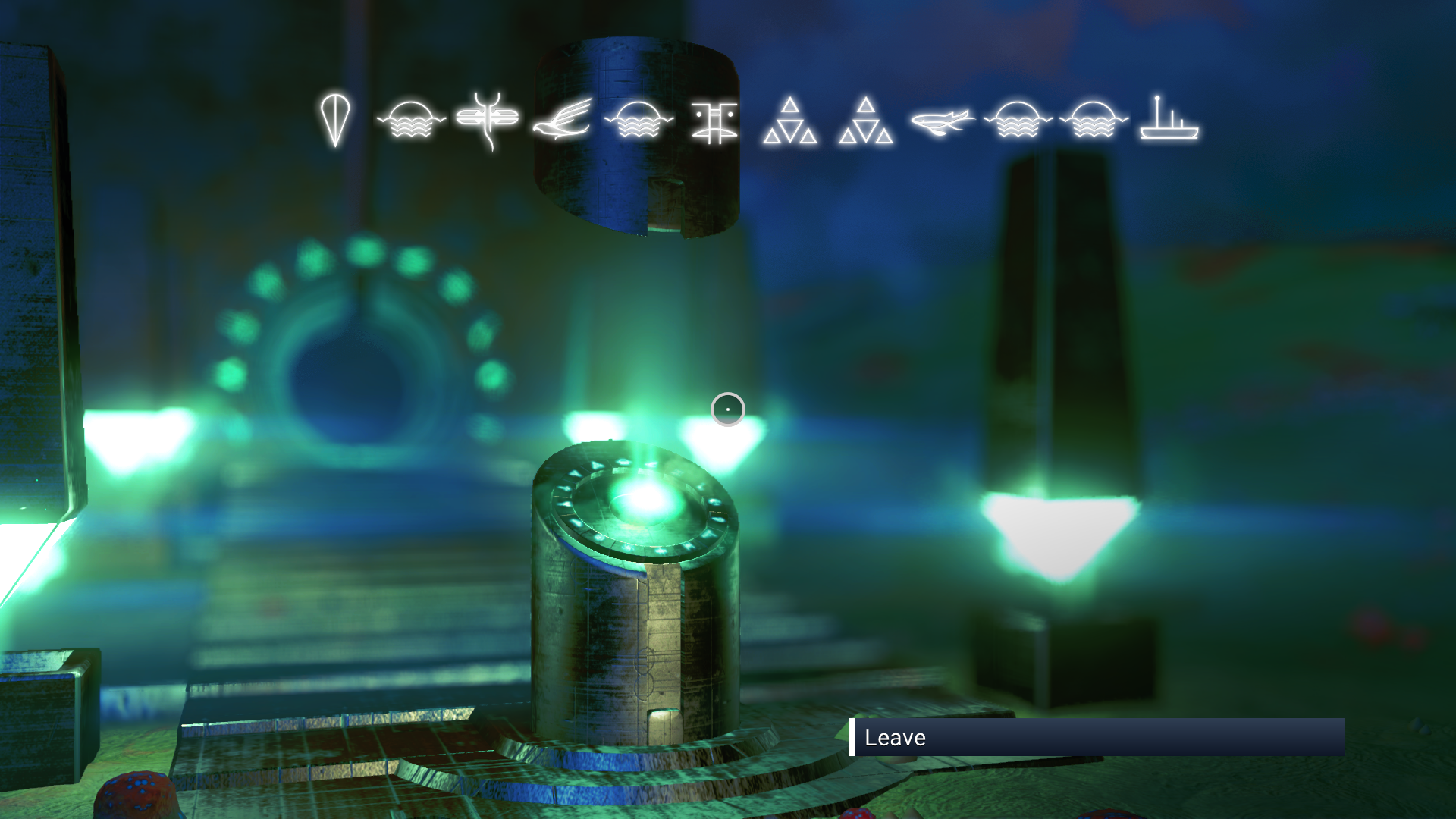Click the circular aiming reticle
This screenshot has width=1456, height=819.
coord(727,409)
